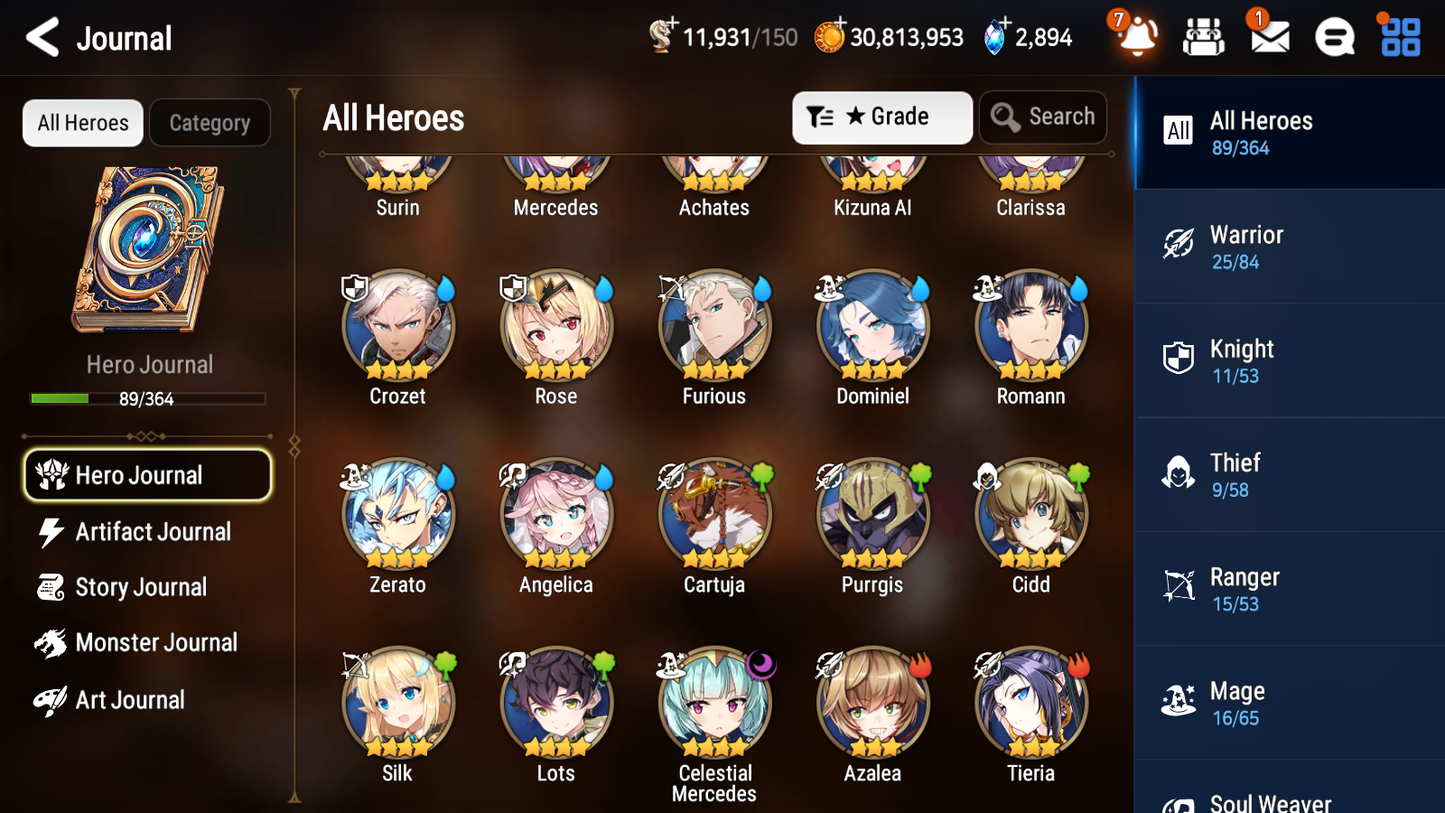Select the All Heroes filter tab
1445x813 pixels.
coord(82,122)
